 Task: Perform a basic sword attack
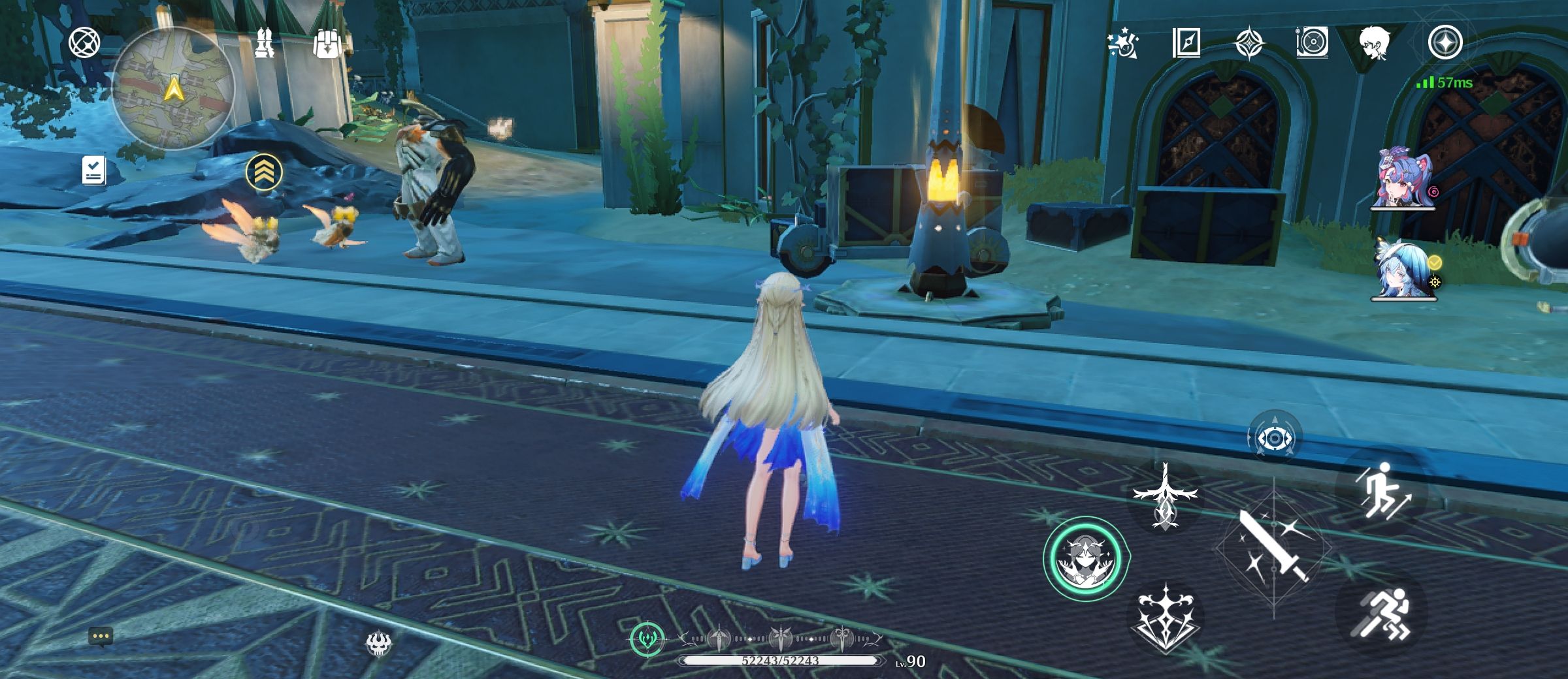pos(1274,547)
